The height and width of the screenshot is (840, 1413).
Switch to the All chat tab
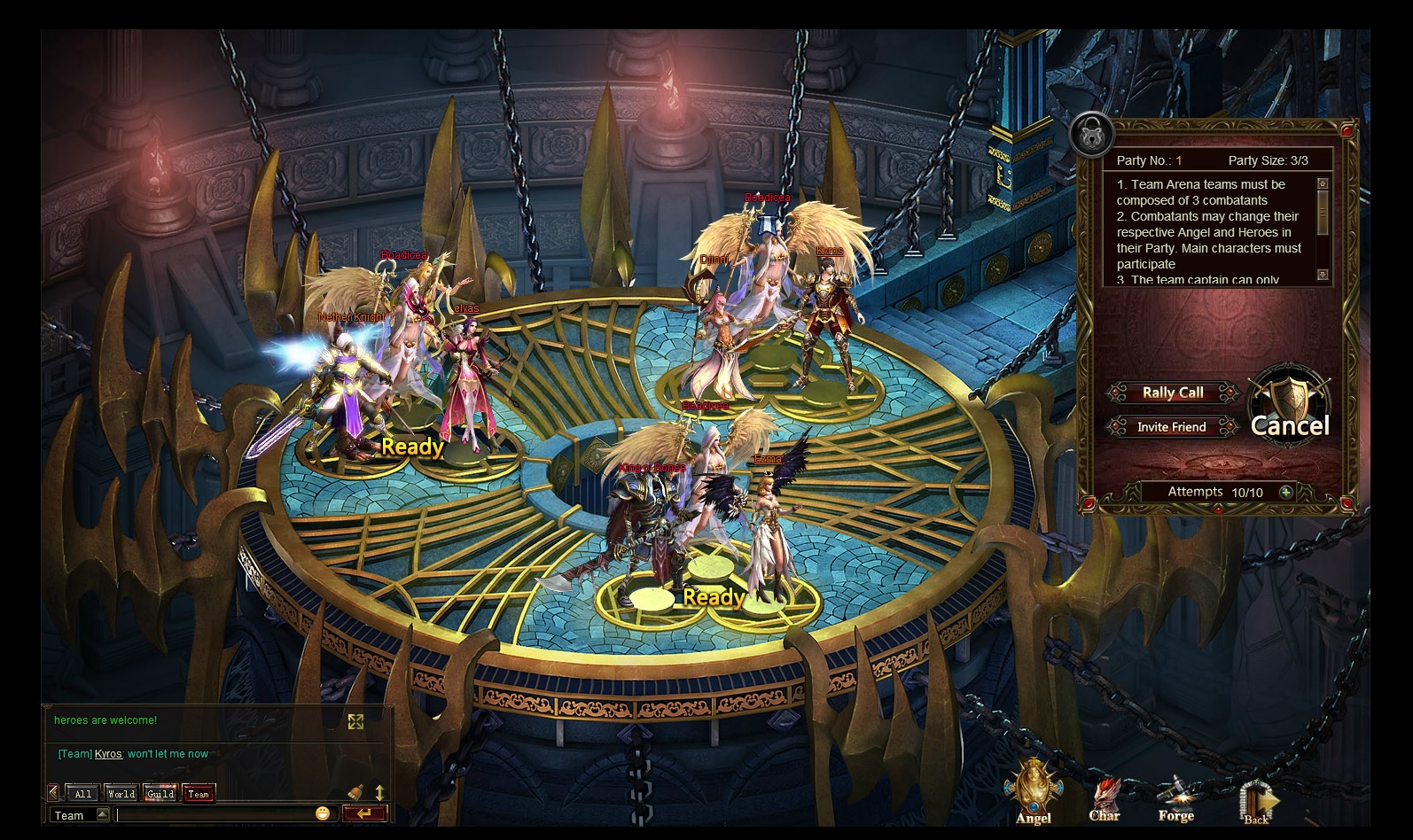click(83, 794)
